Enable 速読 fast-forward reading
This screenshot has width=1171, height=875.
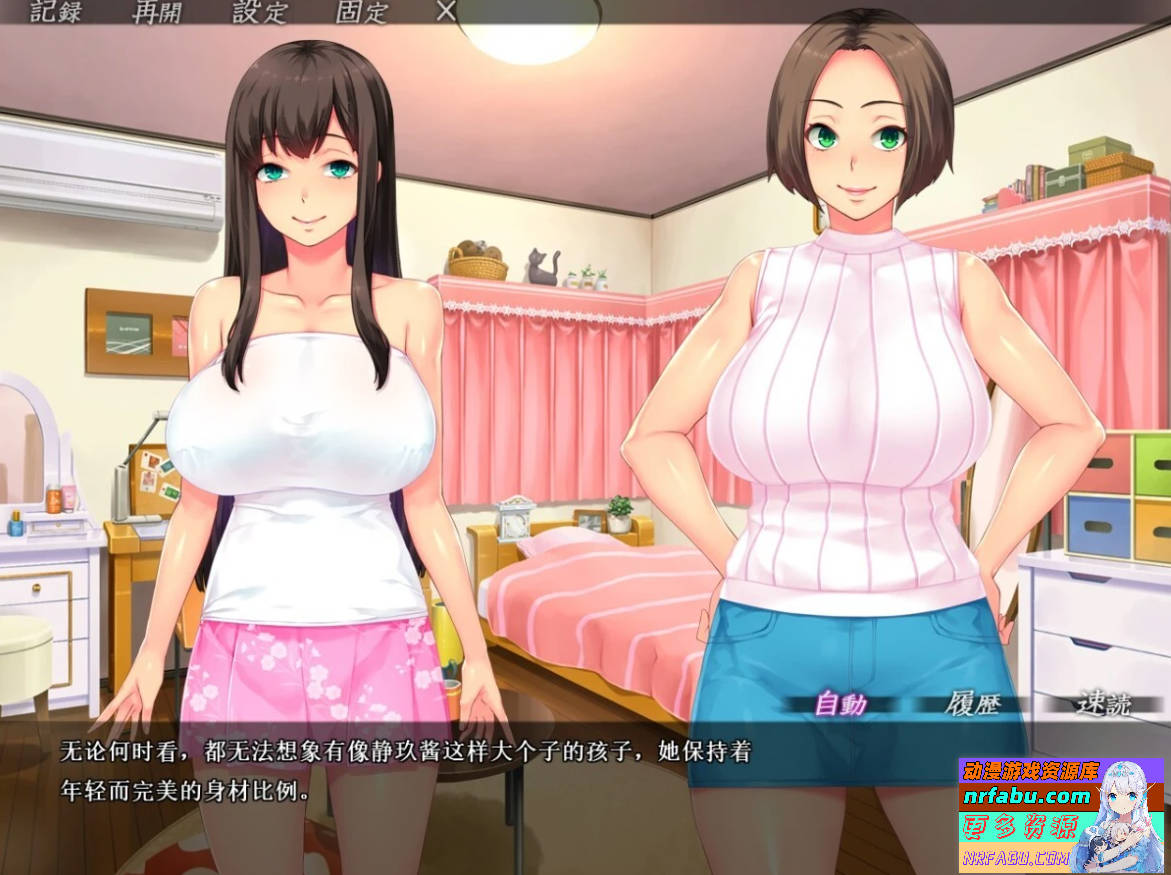coord(1104,704)
